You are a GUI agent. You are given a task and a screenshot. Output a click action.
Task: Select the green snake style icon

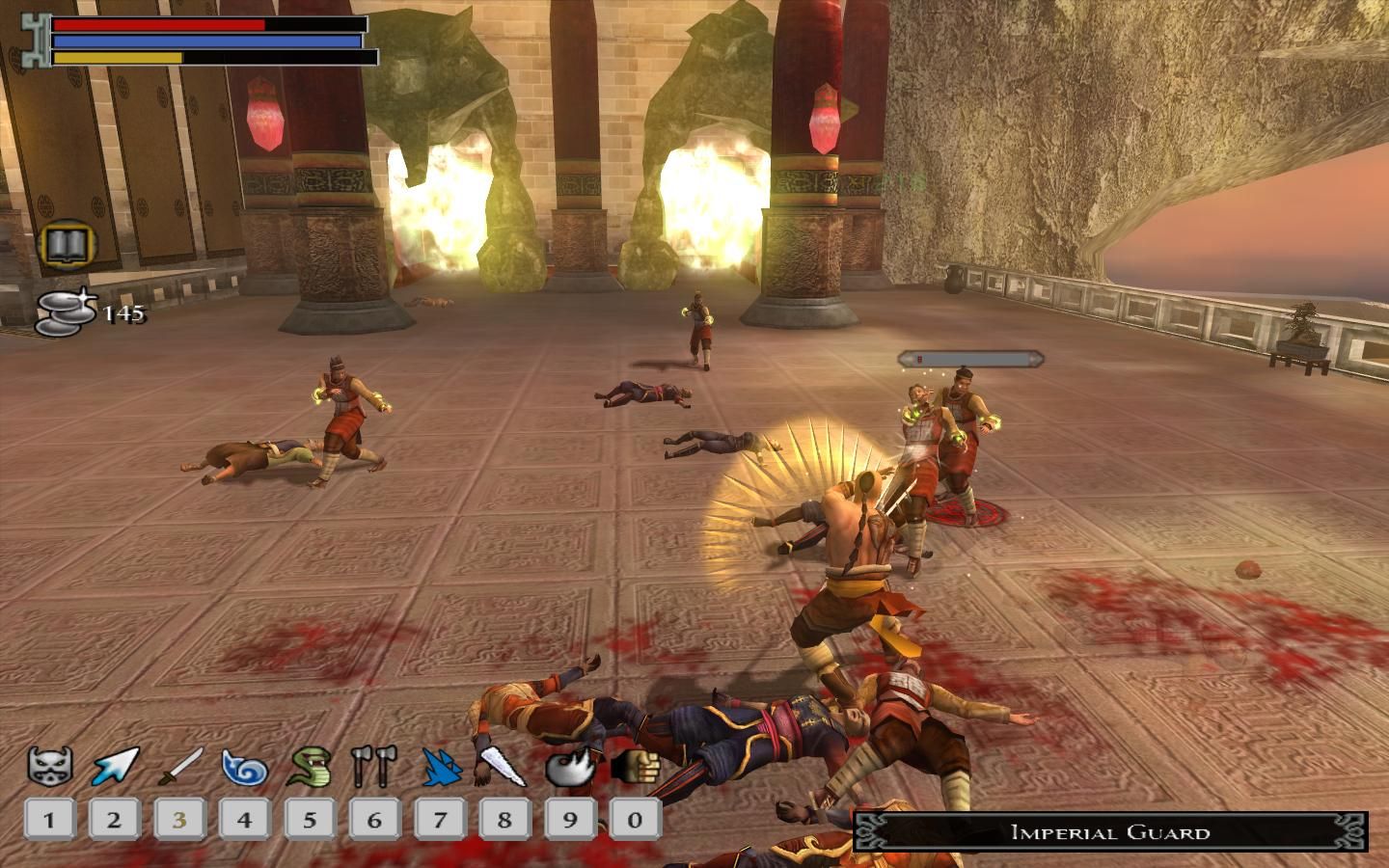[x=310, y=768]
